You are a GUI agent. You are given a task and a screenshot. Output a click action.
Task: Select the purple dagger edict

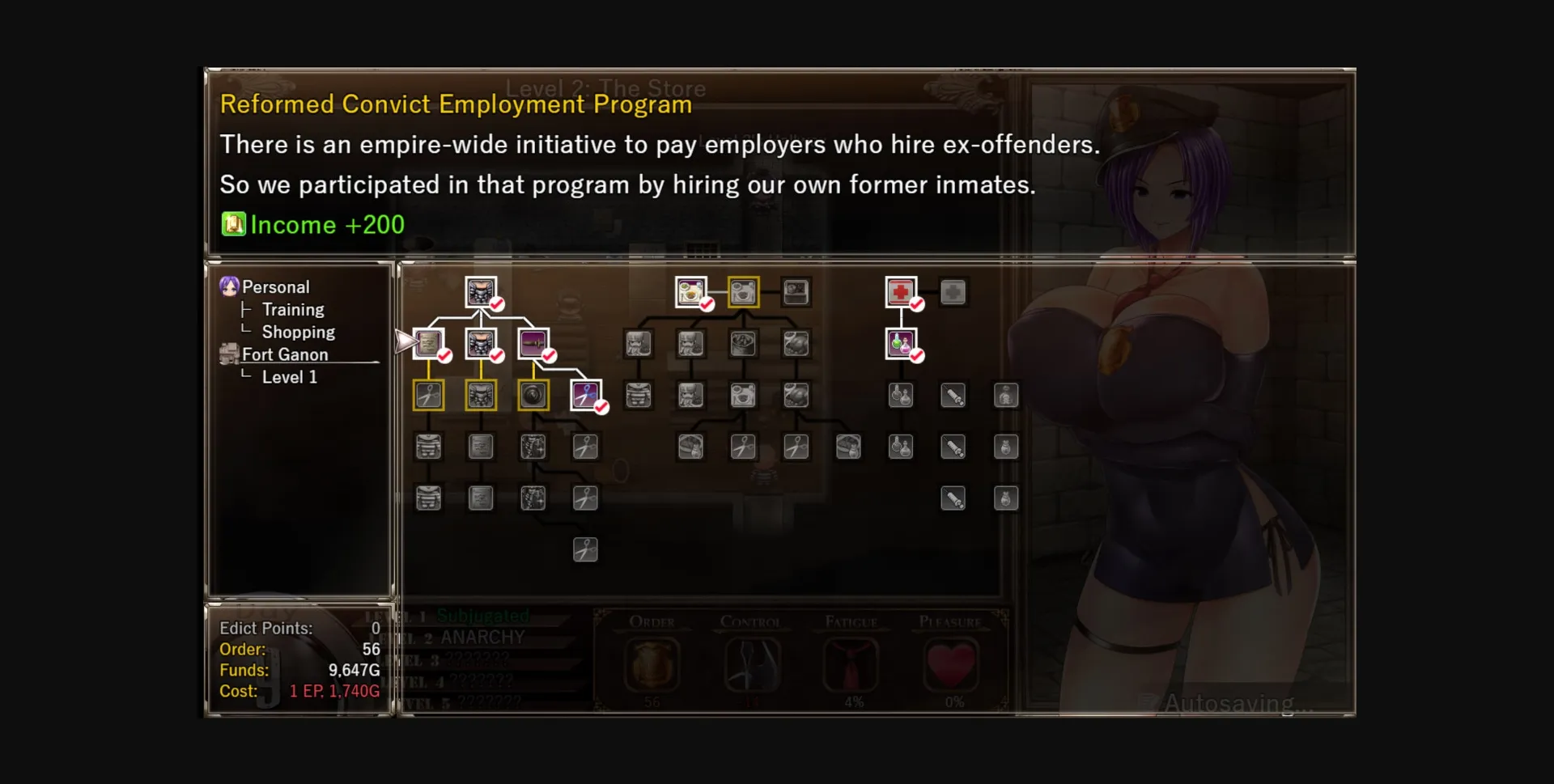(534, 344)
